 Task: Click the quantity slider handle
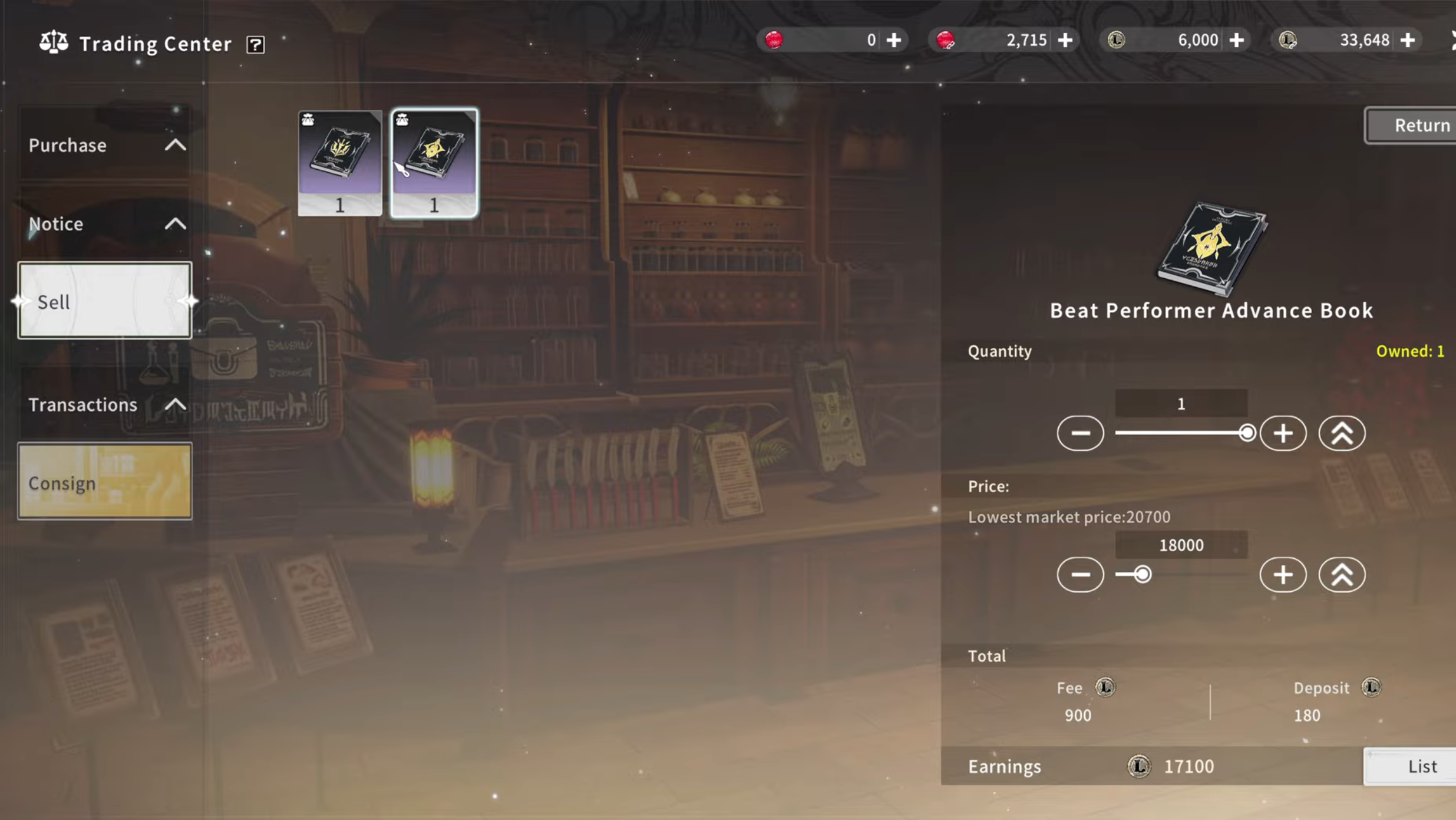(1246, 433)
